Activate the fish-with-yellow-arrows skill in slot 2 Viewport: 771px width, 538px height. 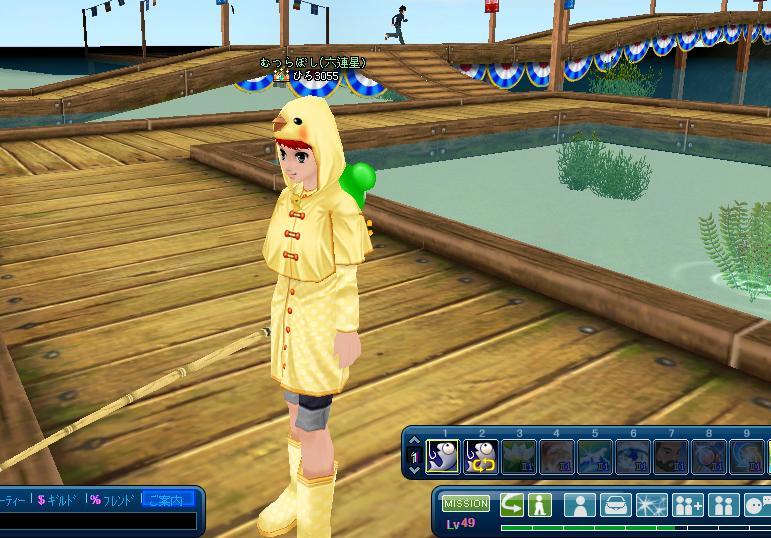coord(481,457)
